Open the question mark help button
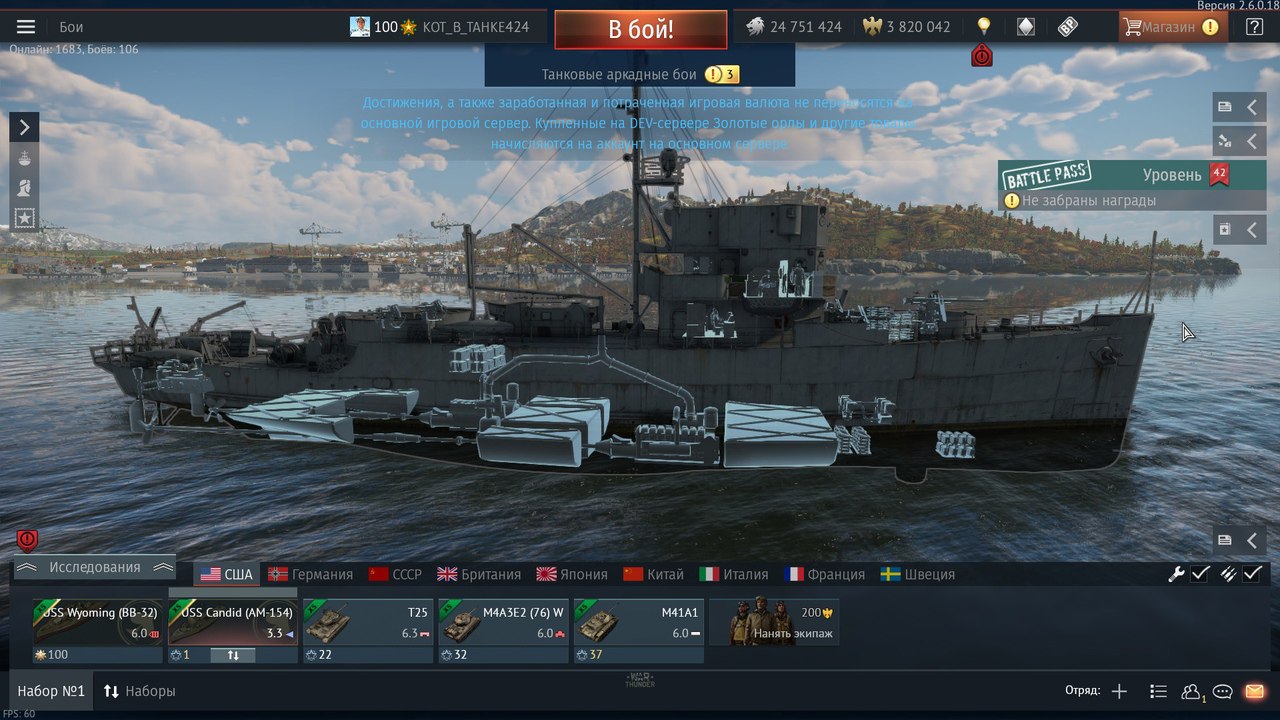The image size is (1280, 720). (1254, 27)
